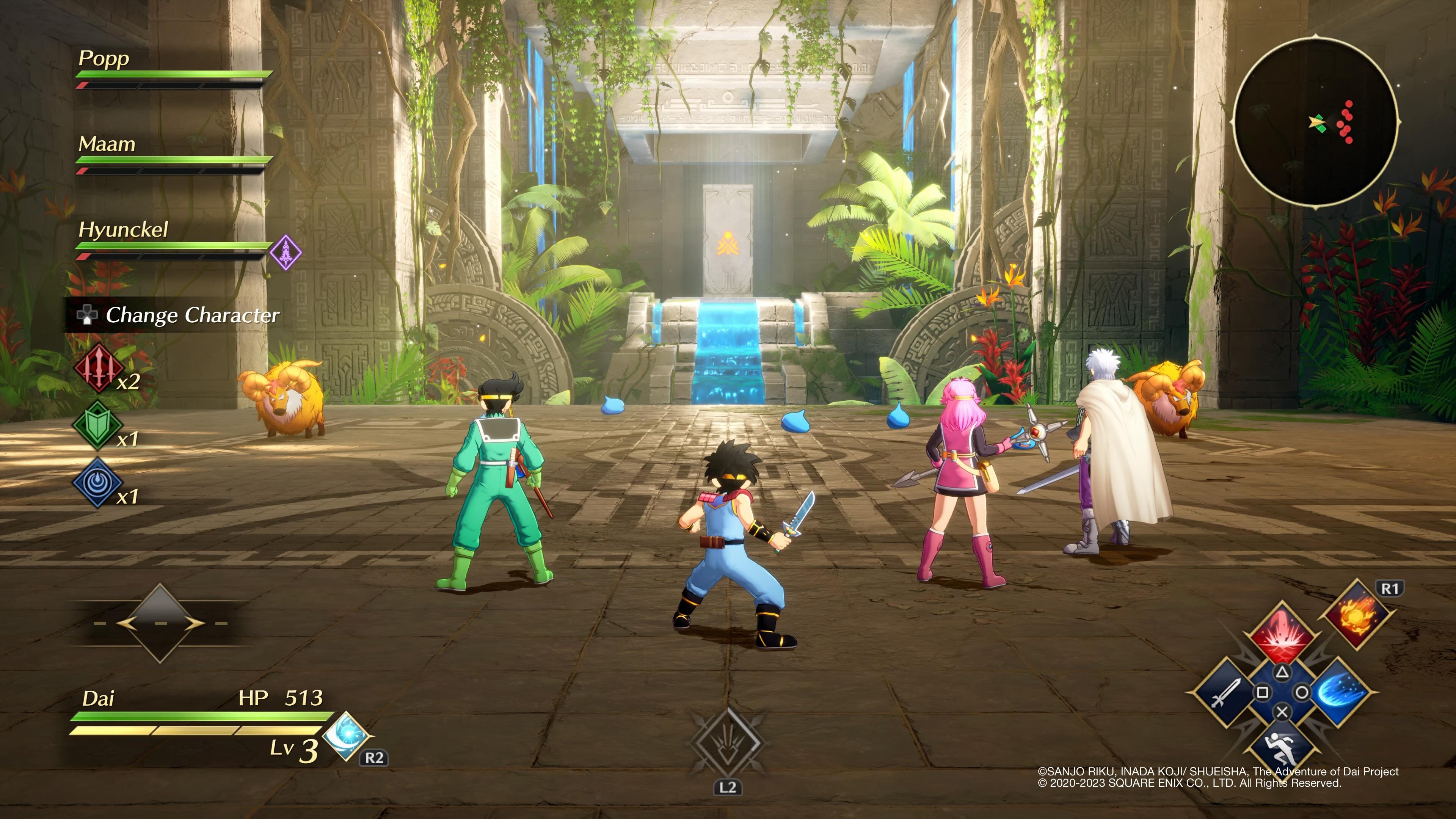1456x819 pixels.
Task: Open the circular minimap
Action: (1316, 122)
